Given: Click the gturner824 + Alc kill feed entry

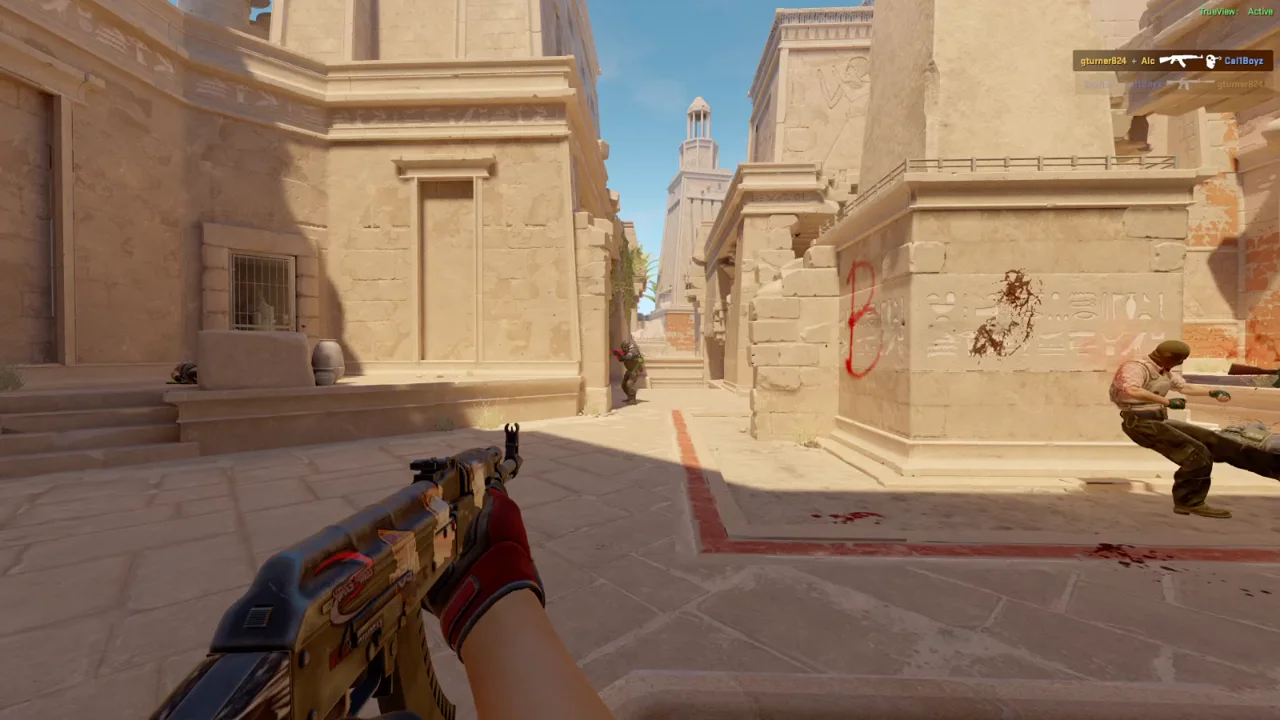Looking at the screenshot, I should [x=1175, y=61].
